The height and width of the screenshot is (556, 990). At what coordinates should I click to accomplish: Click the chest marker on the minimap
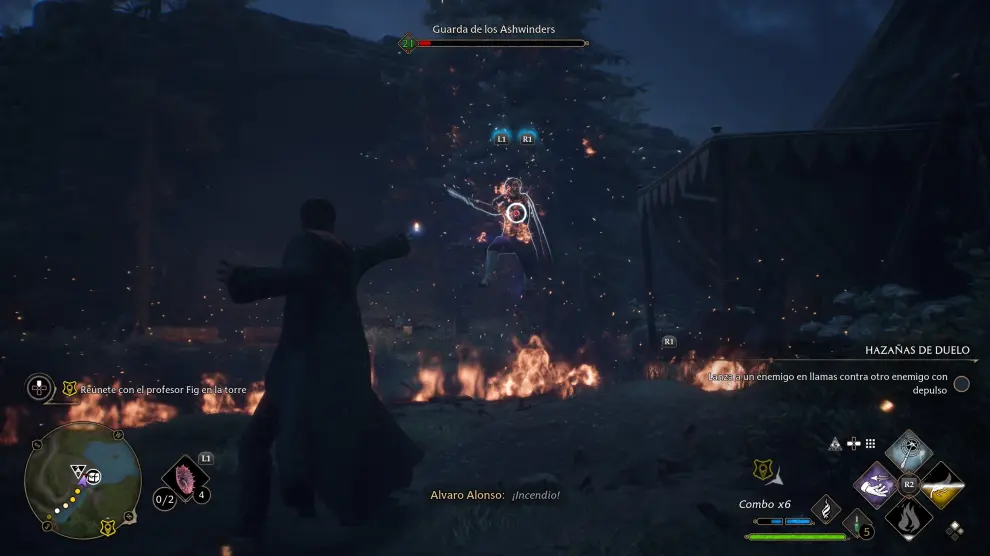[93, 476]
